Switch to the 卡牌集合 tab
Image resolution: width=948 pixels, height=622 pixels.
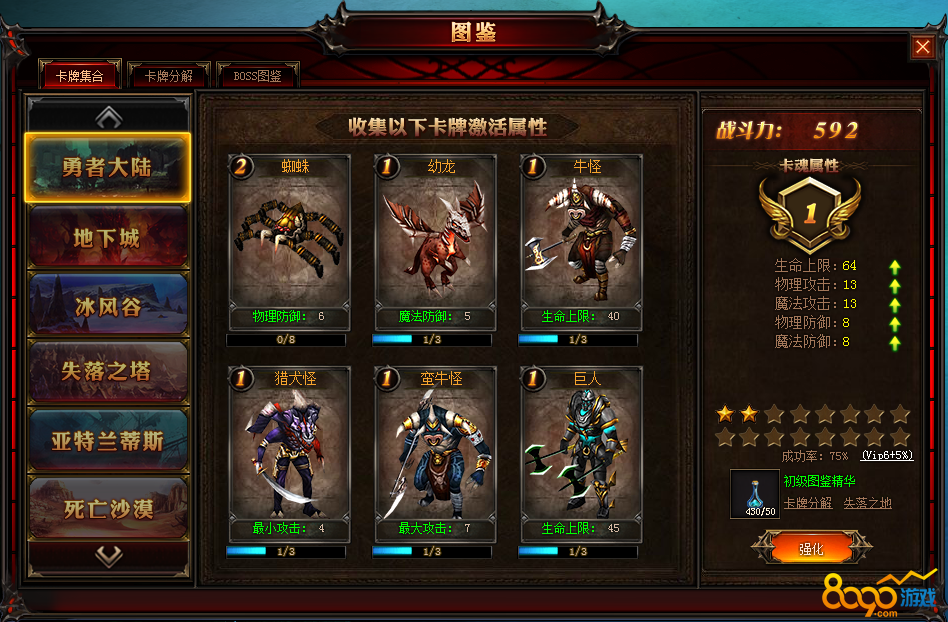coord(79,75)
